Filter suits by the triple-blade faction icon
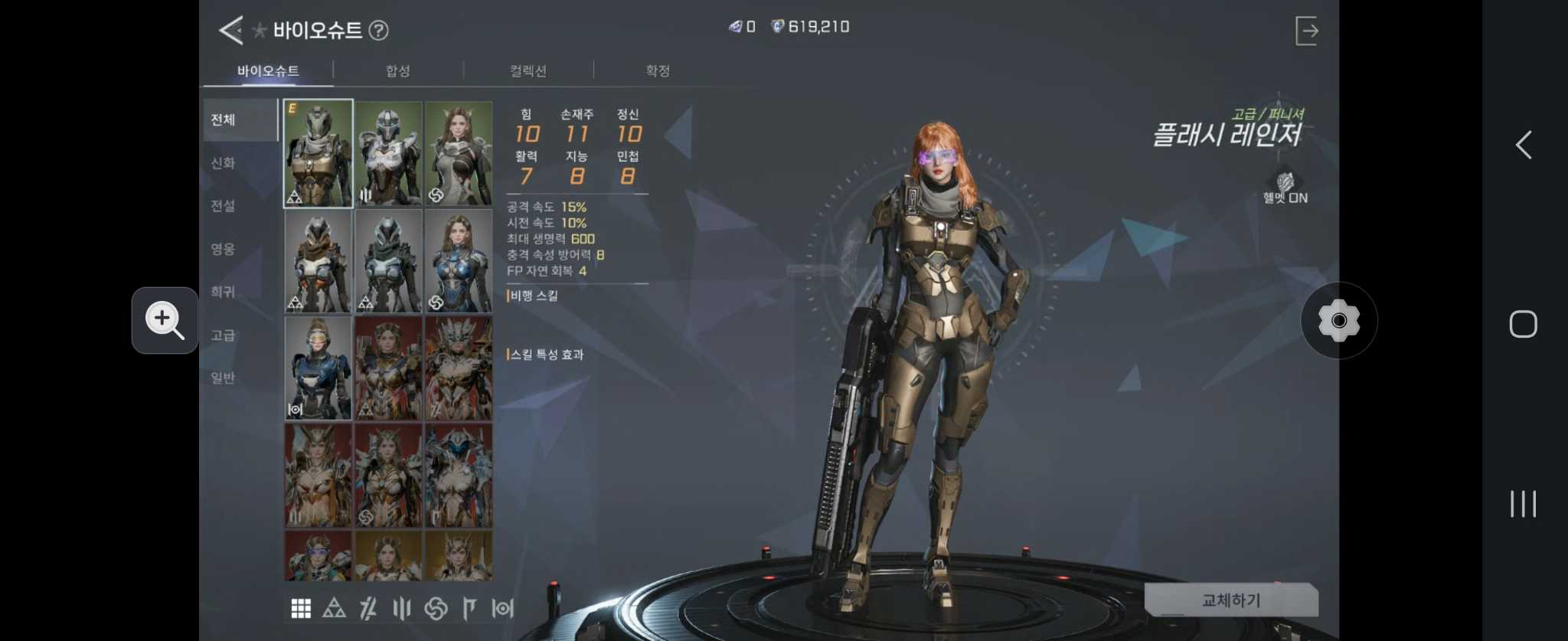Screen dimensions: 1568x641 (400, 608)
